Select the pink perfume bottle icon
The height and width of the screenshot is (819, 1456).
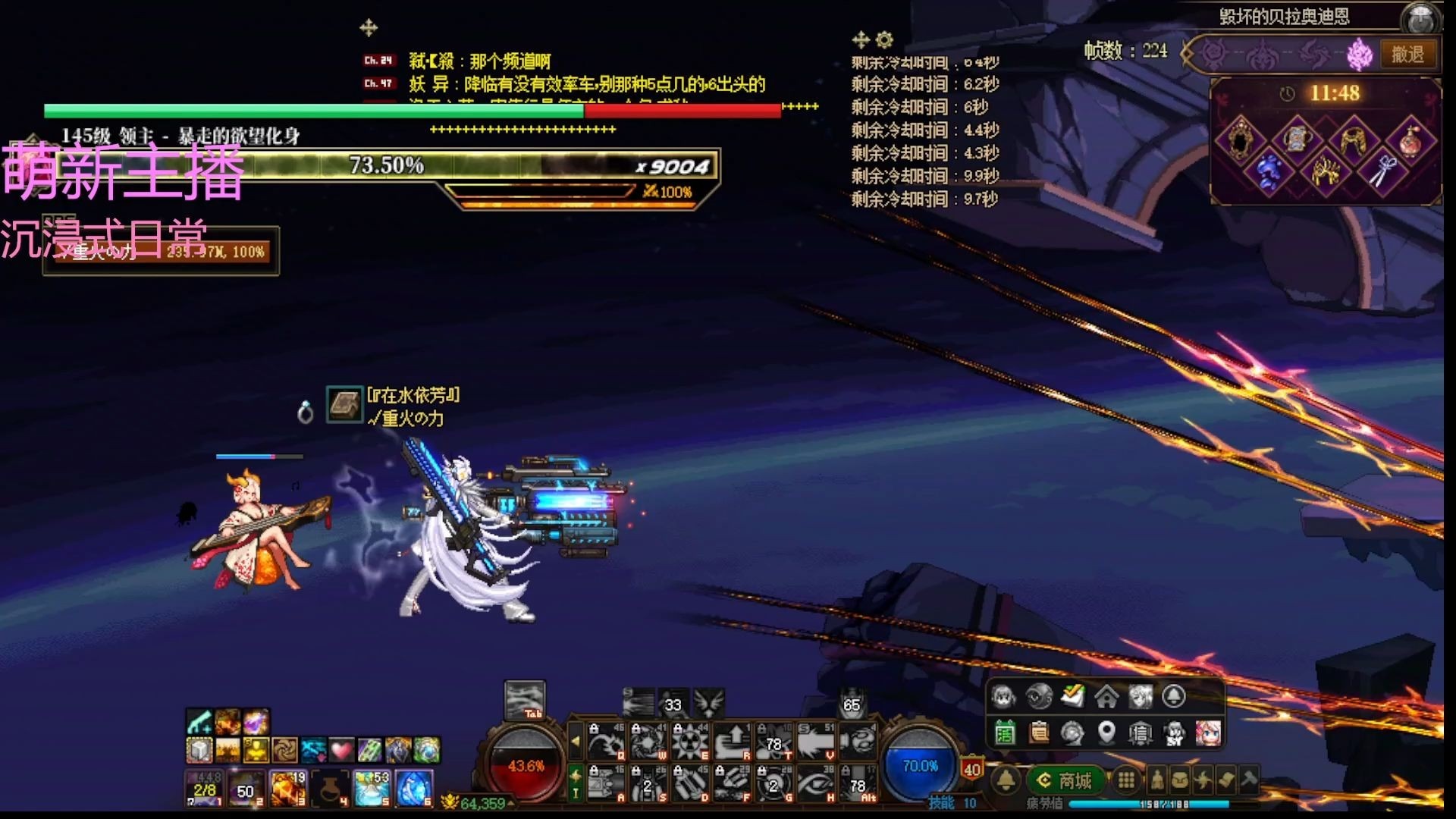point(1410,138)
